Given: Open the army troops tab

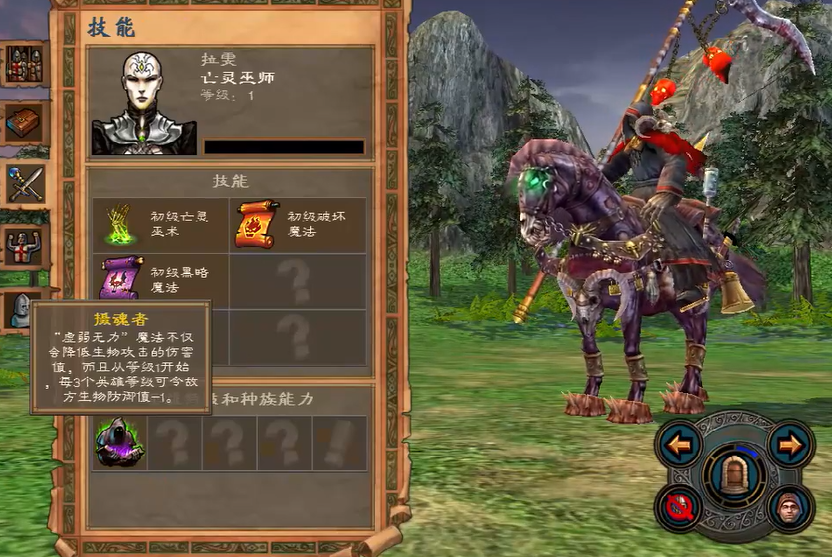Looking at the screenshot, I should [x=23, y=65].
